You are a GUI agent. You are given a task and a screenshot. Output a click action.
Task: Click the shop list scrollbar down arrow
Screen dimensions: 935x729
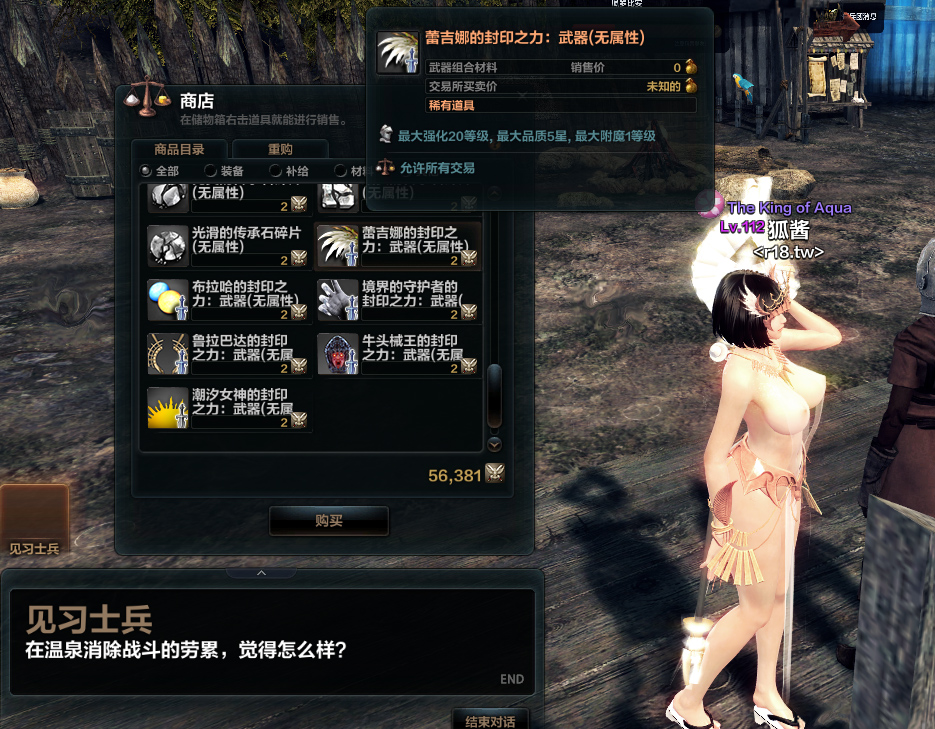pyautogui.click(x=494, y=444)
